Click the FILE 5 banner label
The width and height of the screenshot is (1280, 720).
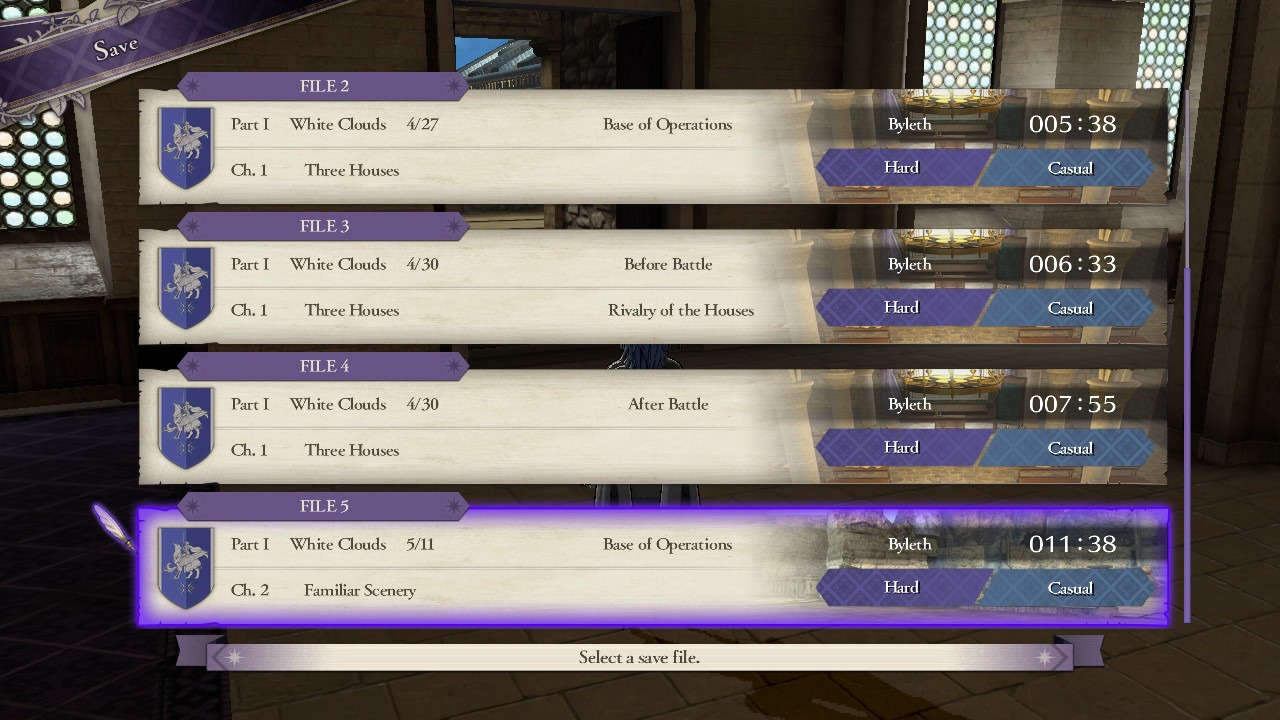[x=323, y=506]
